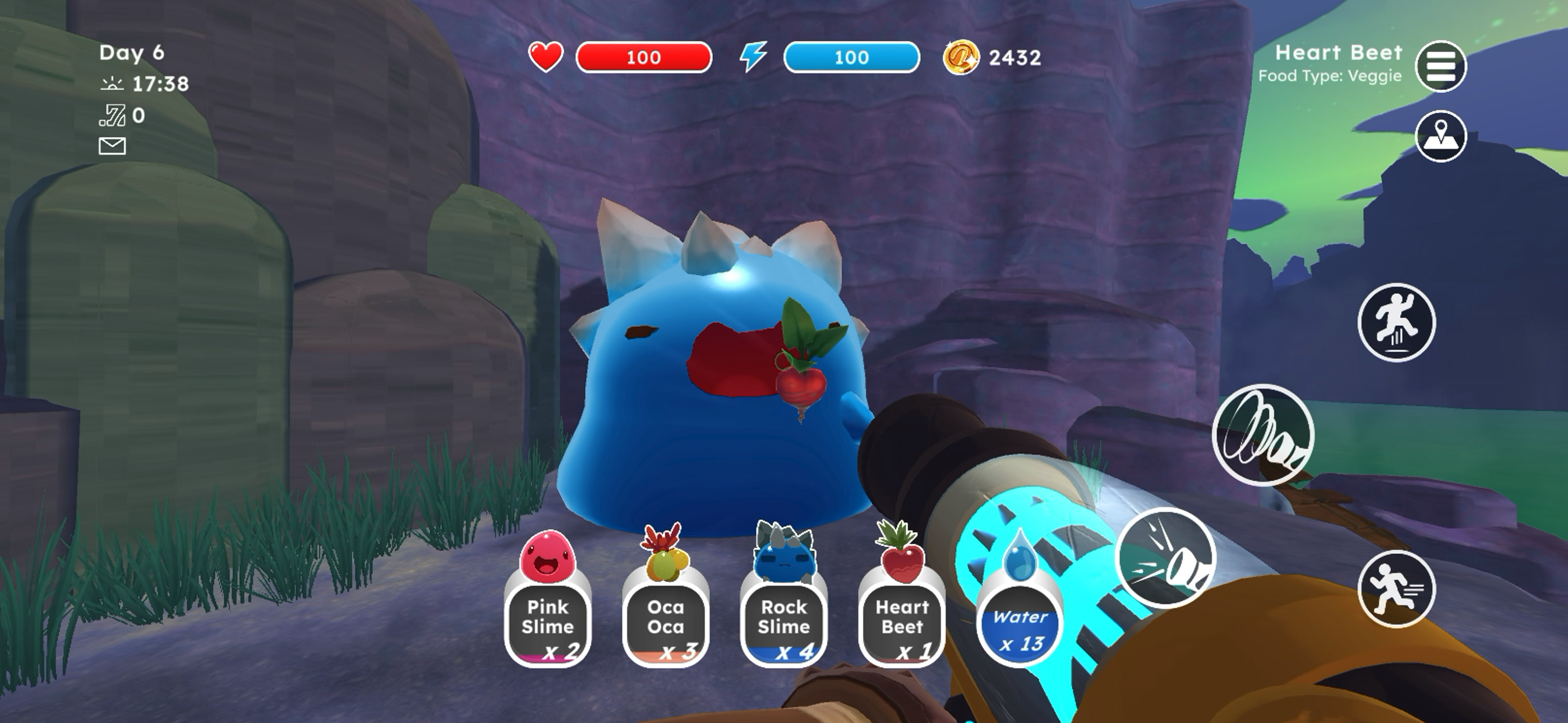Viewport: 1568px width, 723px height.
Task: Open the mail inbox icon
Action: coord(113,146)
